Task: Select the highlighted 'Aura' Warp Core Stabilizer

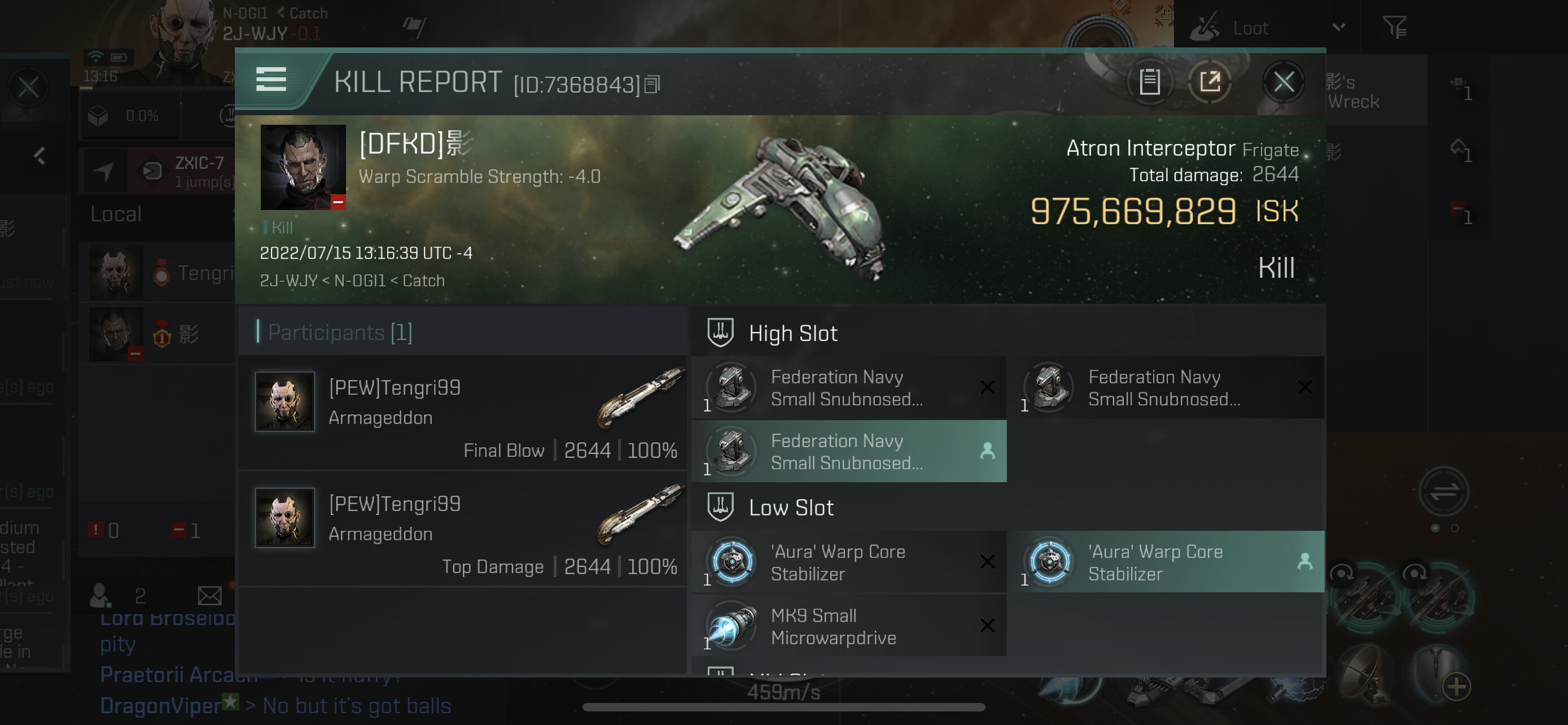Action: point(1166,562)
